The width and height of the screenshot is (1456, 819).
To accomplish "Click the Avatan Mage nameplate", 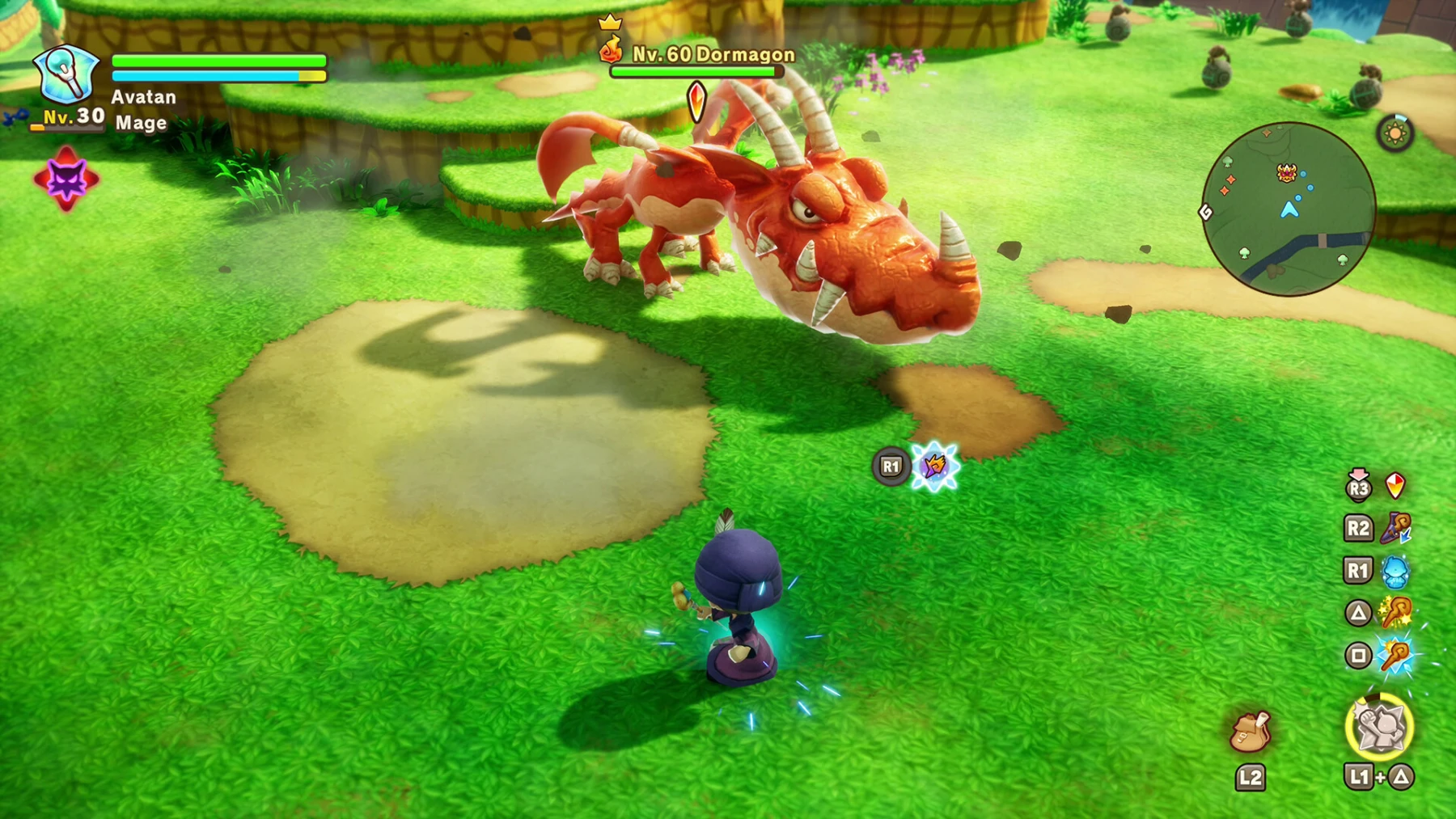I will point(142,108).
